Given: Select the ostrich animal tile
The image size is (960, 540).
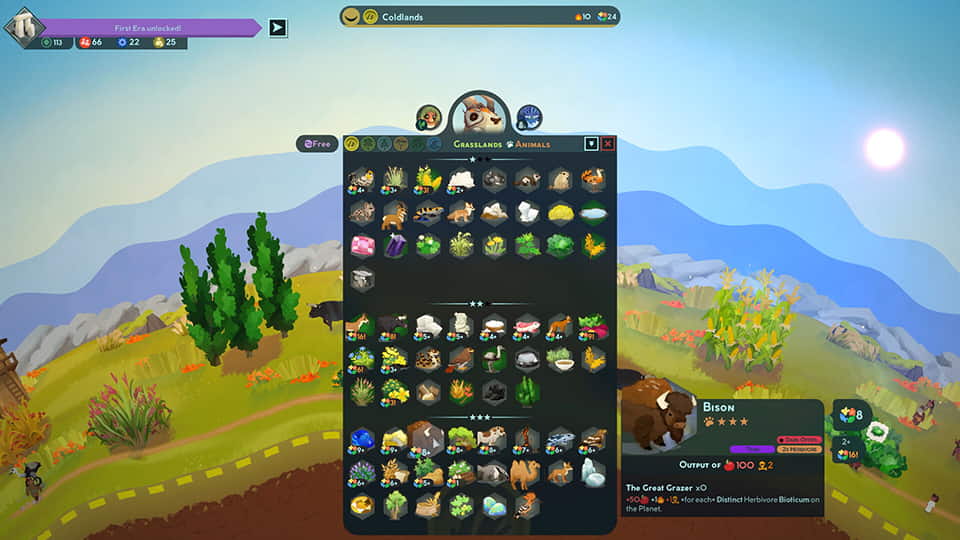Looking at the screenshot, I should 494,359.
